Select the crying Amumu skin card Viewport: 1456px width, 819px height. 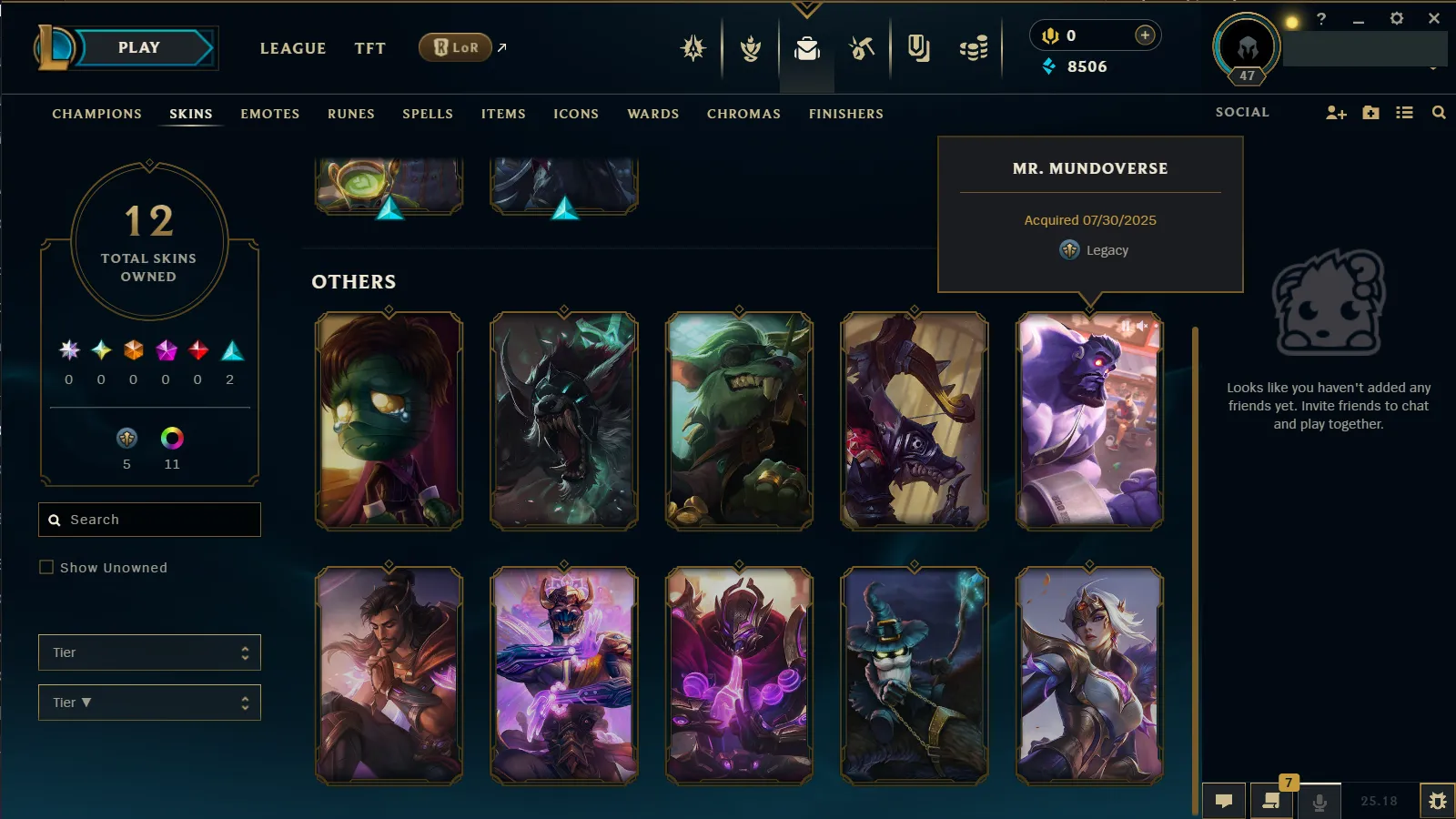[x=389, y=420]
